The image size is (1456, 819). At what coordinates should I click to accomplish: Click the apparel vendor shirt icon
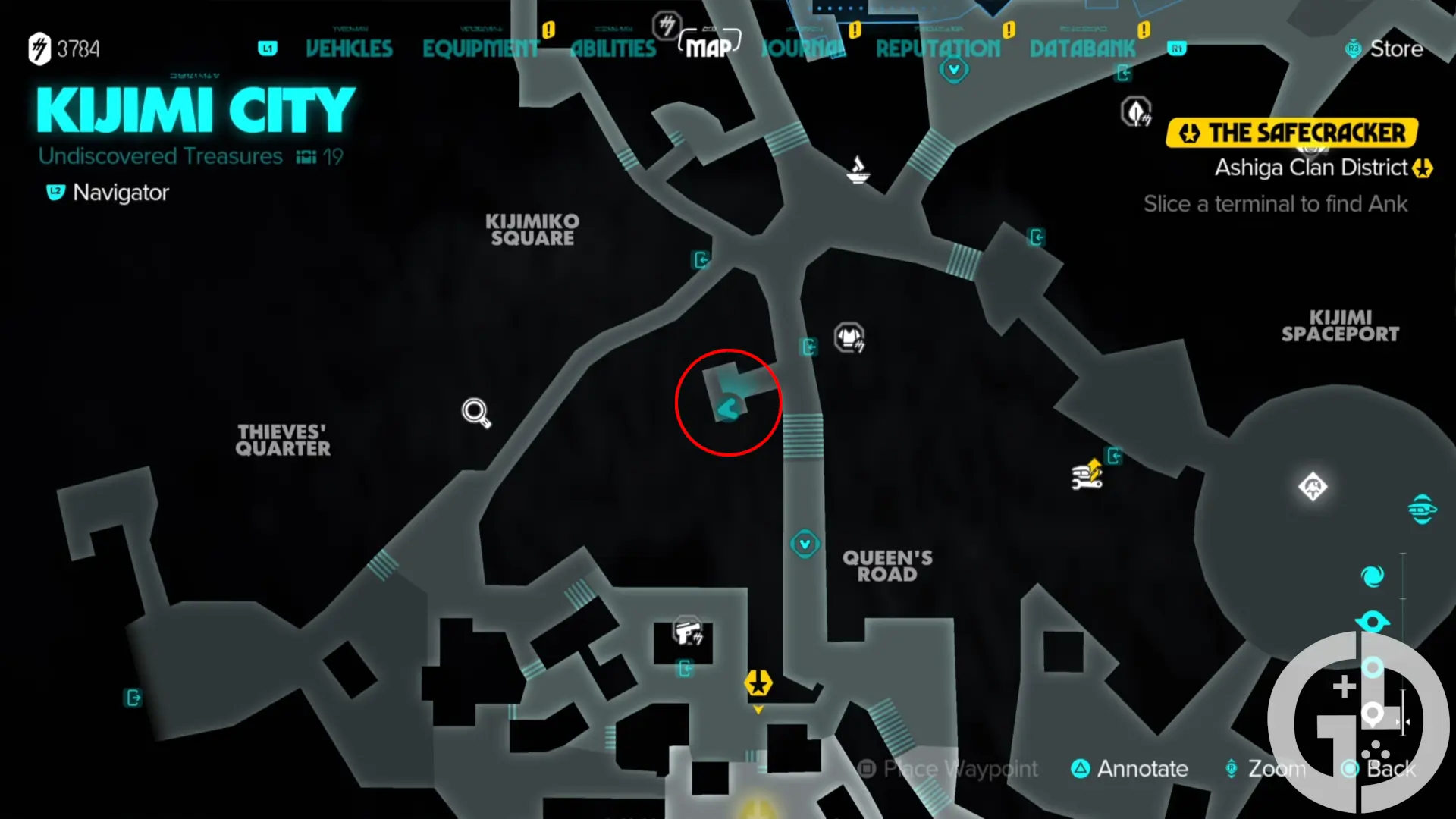point(849,339)
